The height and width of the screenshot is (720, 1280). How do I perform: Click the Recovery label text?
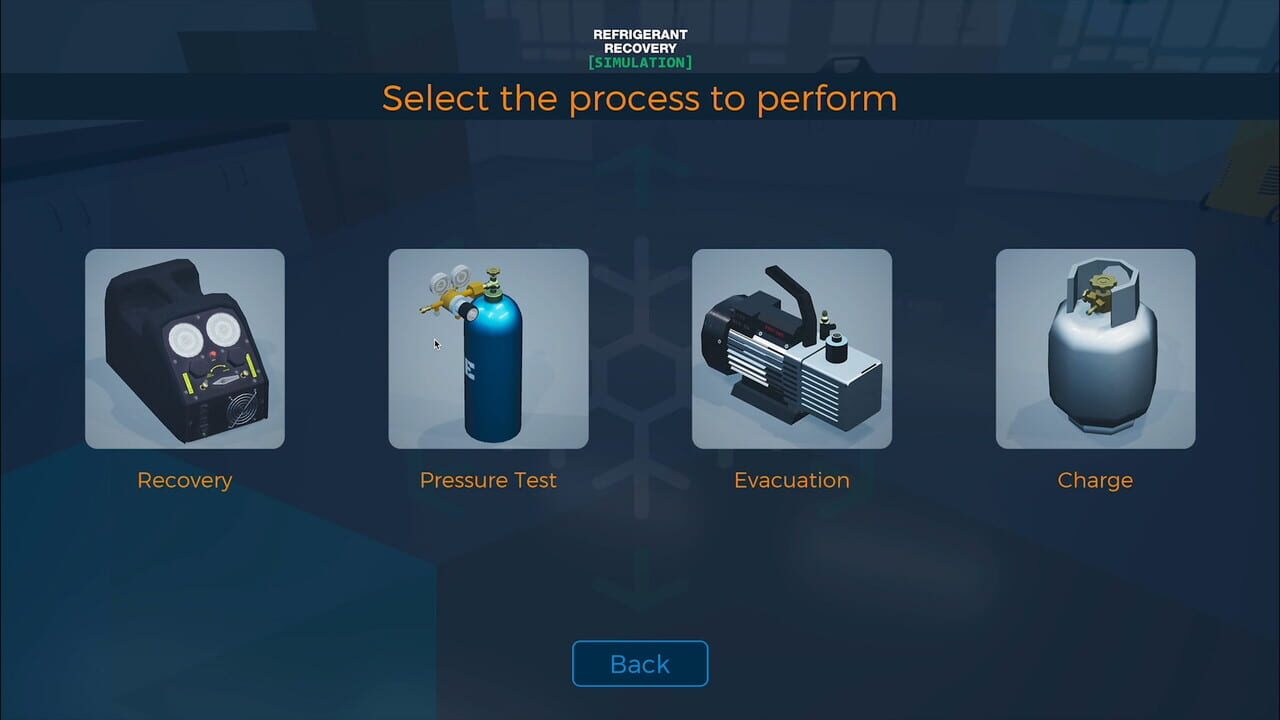[184, 480]
